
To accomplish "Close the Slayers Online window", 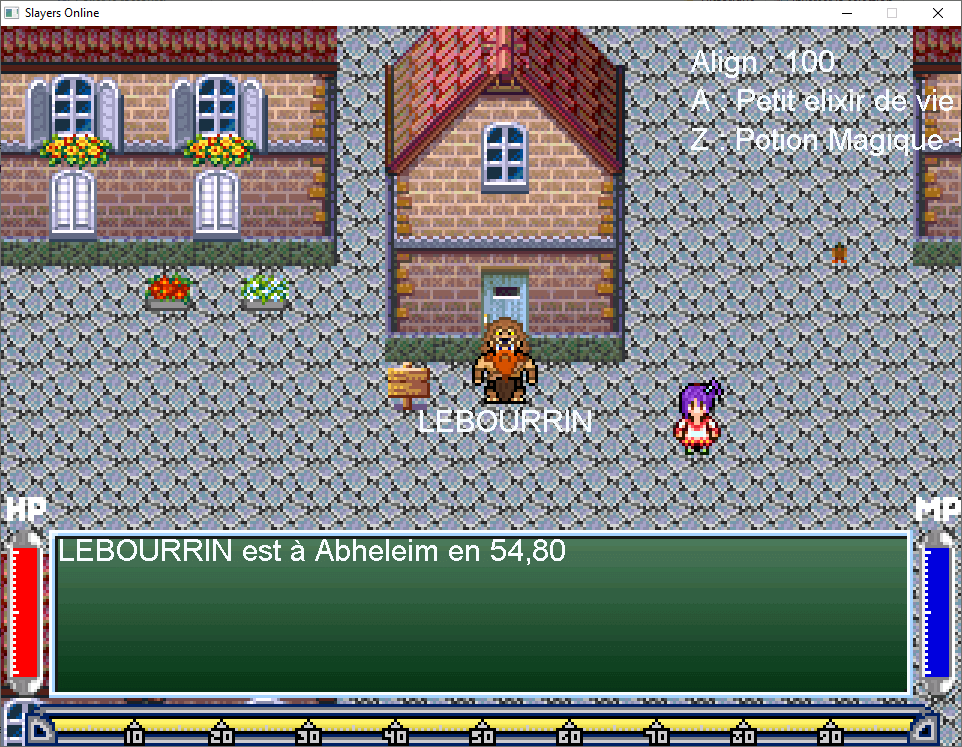I will (937, 13).
